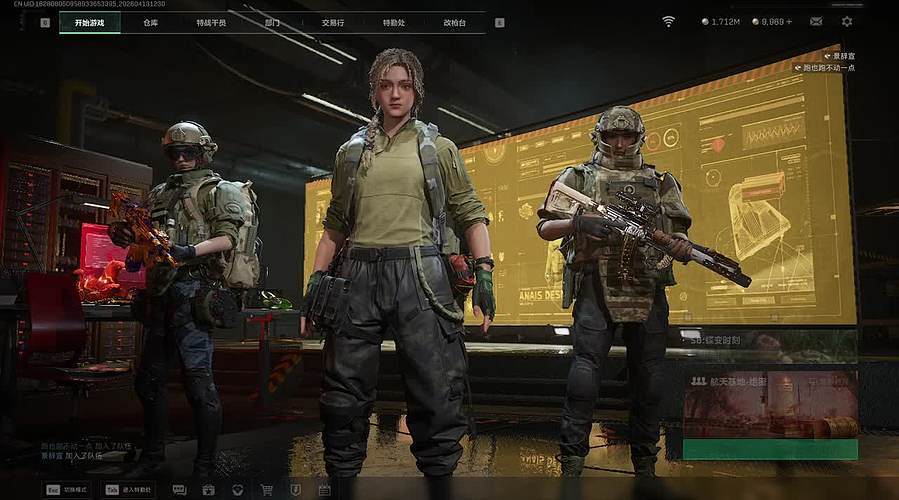Viewport: 899px width, 500px height.
Task: Go to the 交易行 trading tab
Action: (333, 22)
